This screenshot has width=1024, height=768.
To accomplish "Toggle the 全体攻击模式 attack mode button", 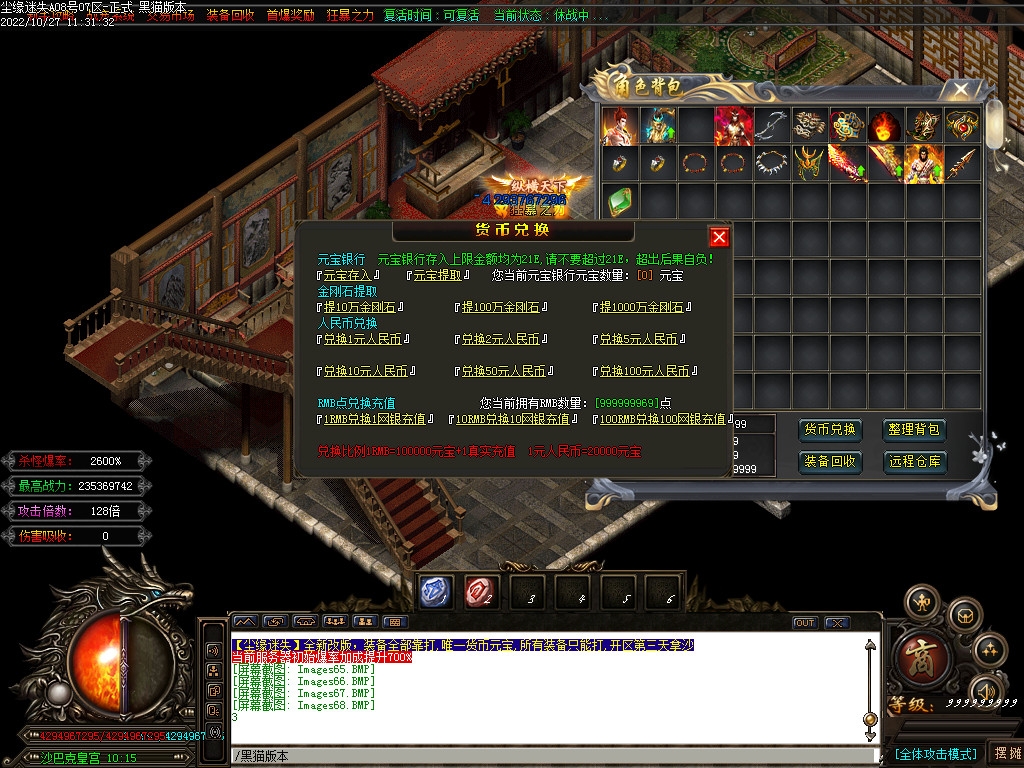I will tap(935, 753).
